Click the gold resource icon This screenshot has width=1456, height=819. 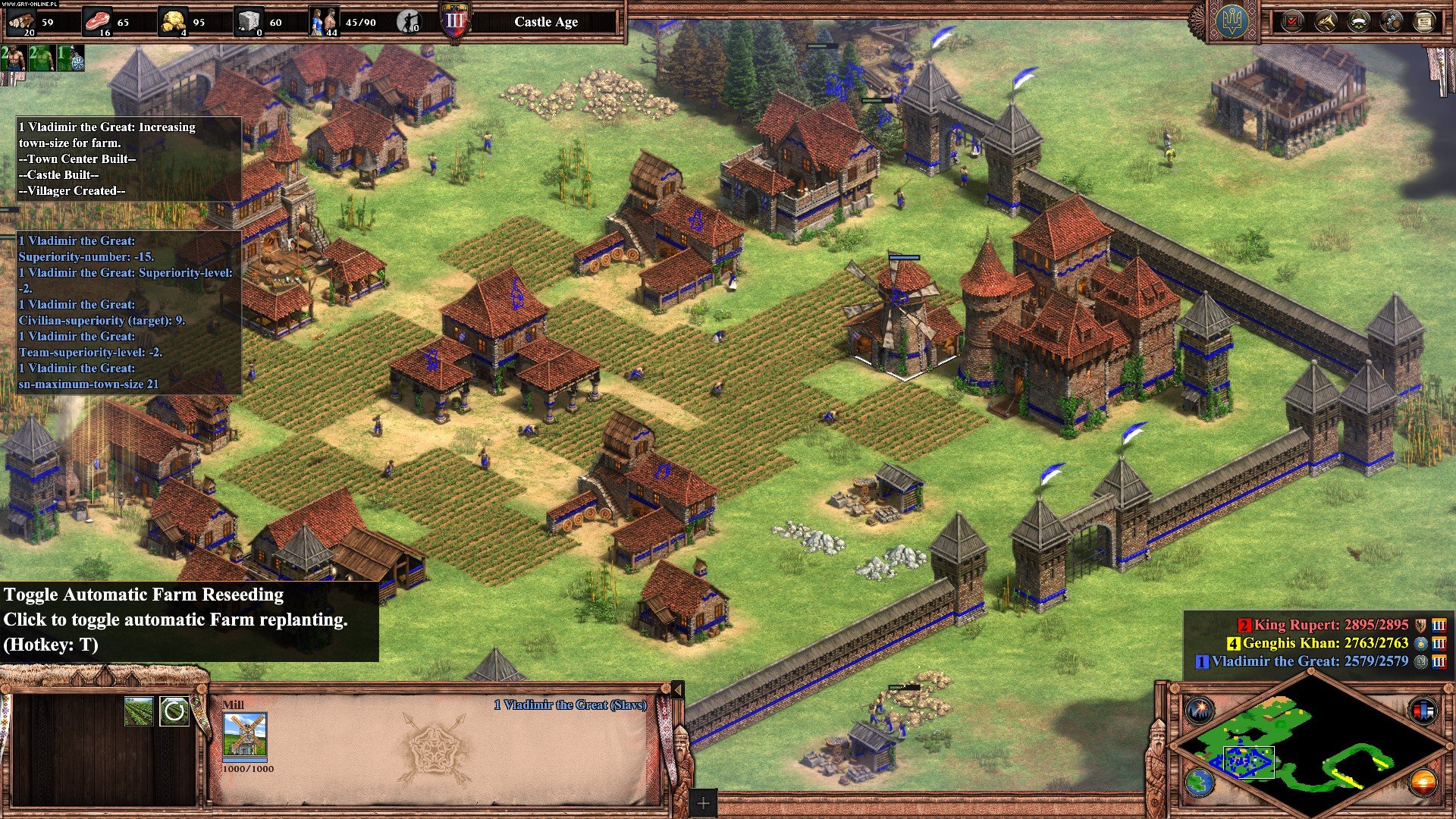[x=173, y=21]
